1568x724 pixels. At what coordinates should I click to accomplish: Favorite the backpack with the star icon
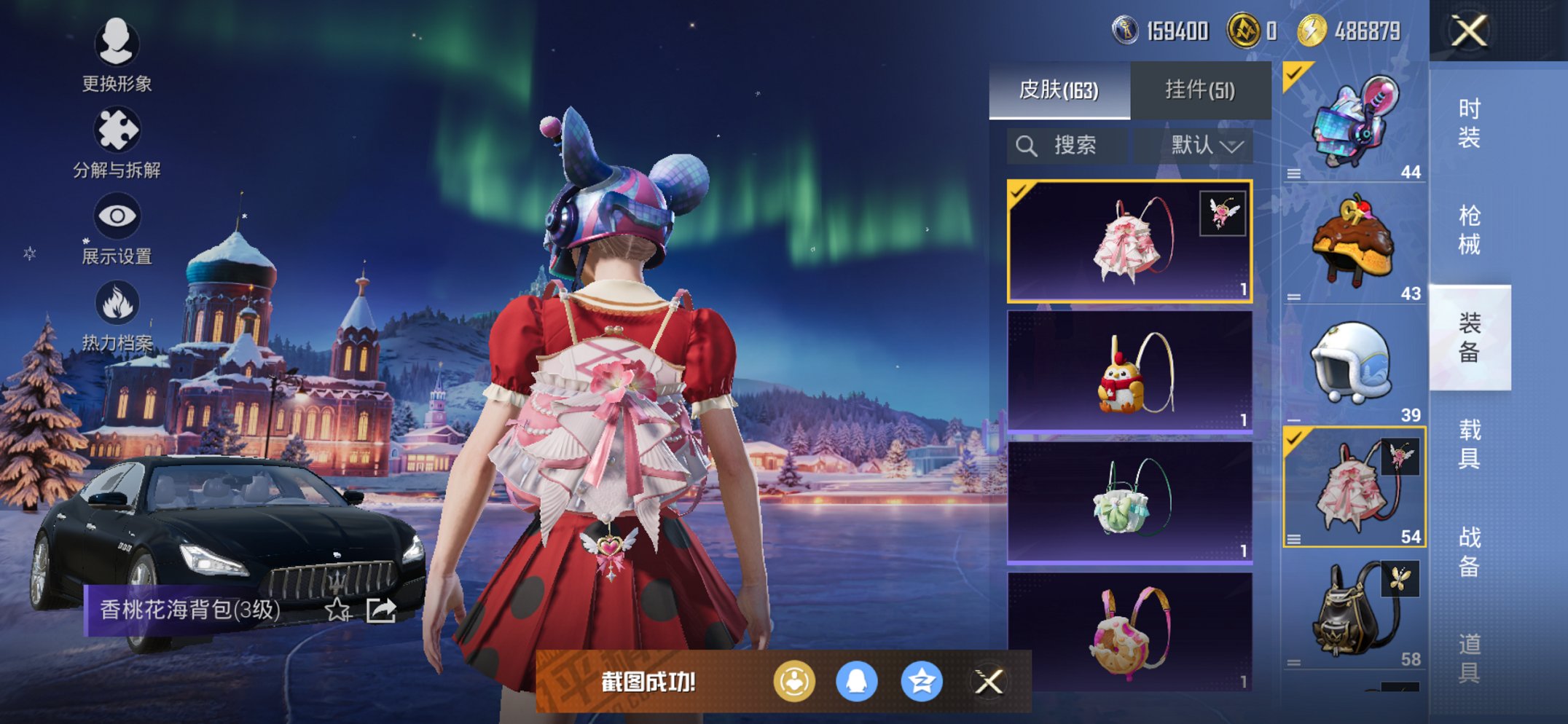[337, 610]
